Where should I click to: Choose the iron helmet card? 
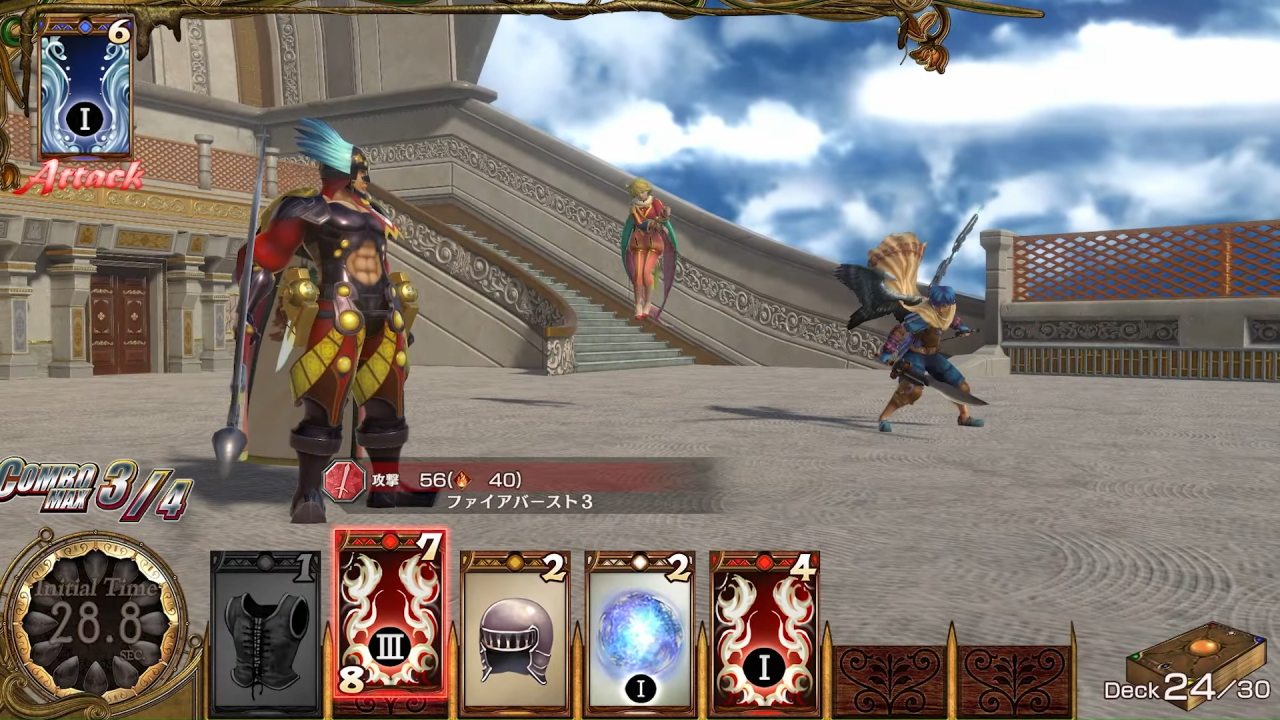pos(515,632)
